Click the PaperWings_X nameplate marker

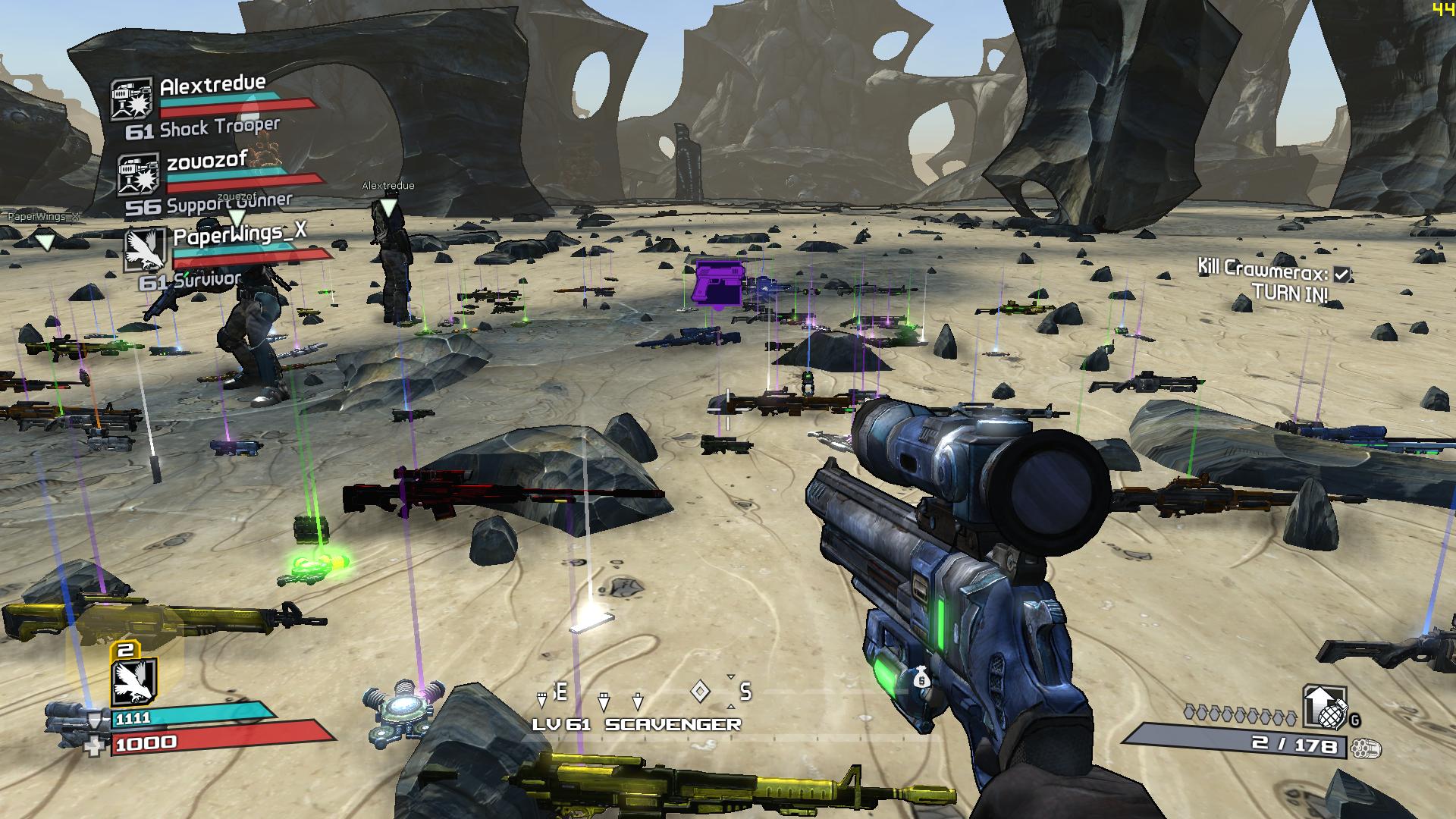[x=45, y=242]
